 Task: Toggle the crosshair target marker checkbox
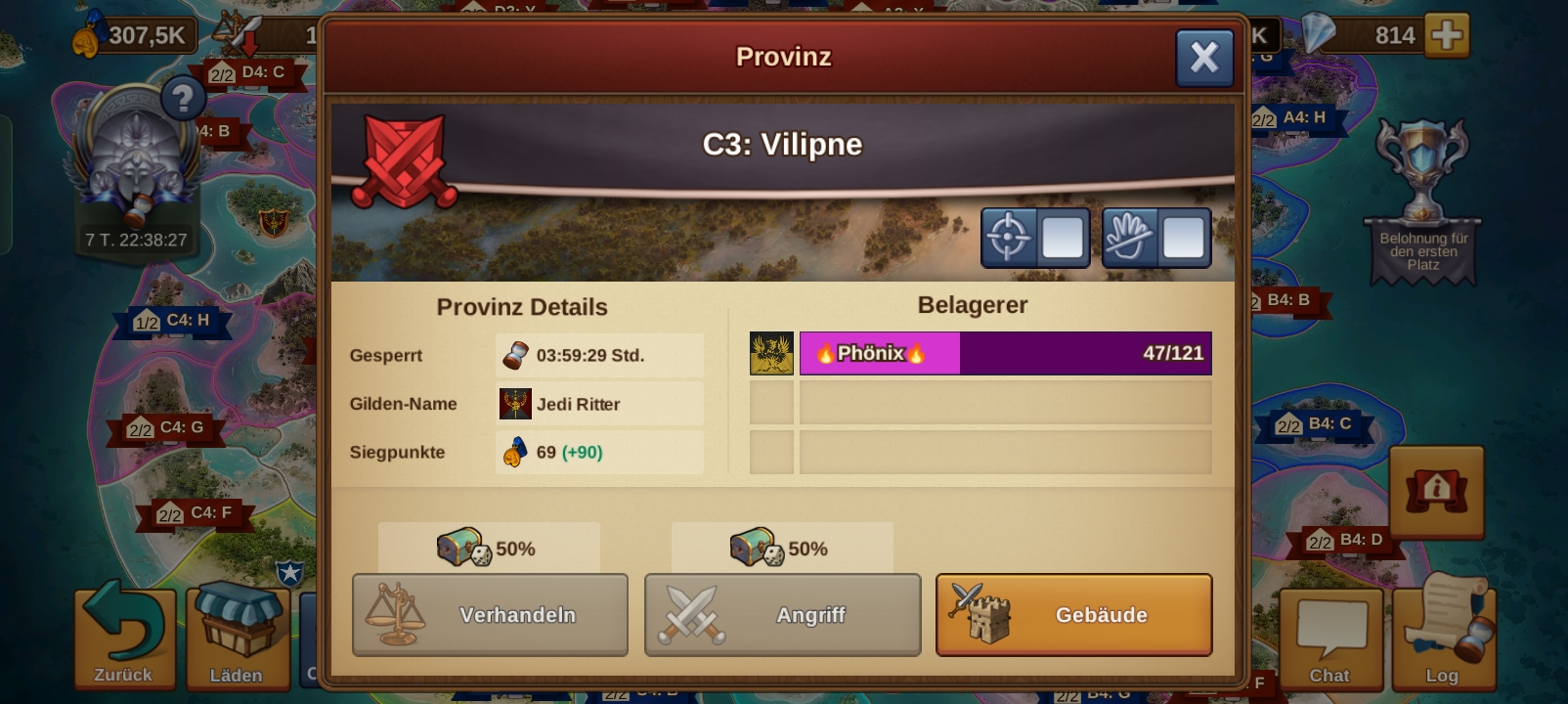[x=1062, y=238]
